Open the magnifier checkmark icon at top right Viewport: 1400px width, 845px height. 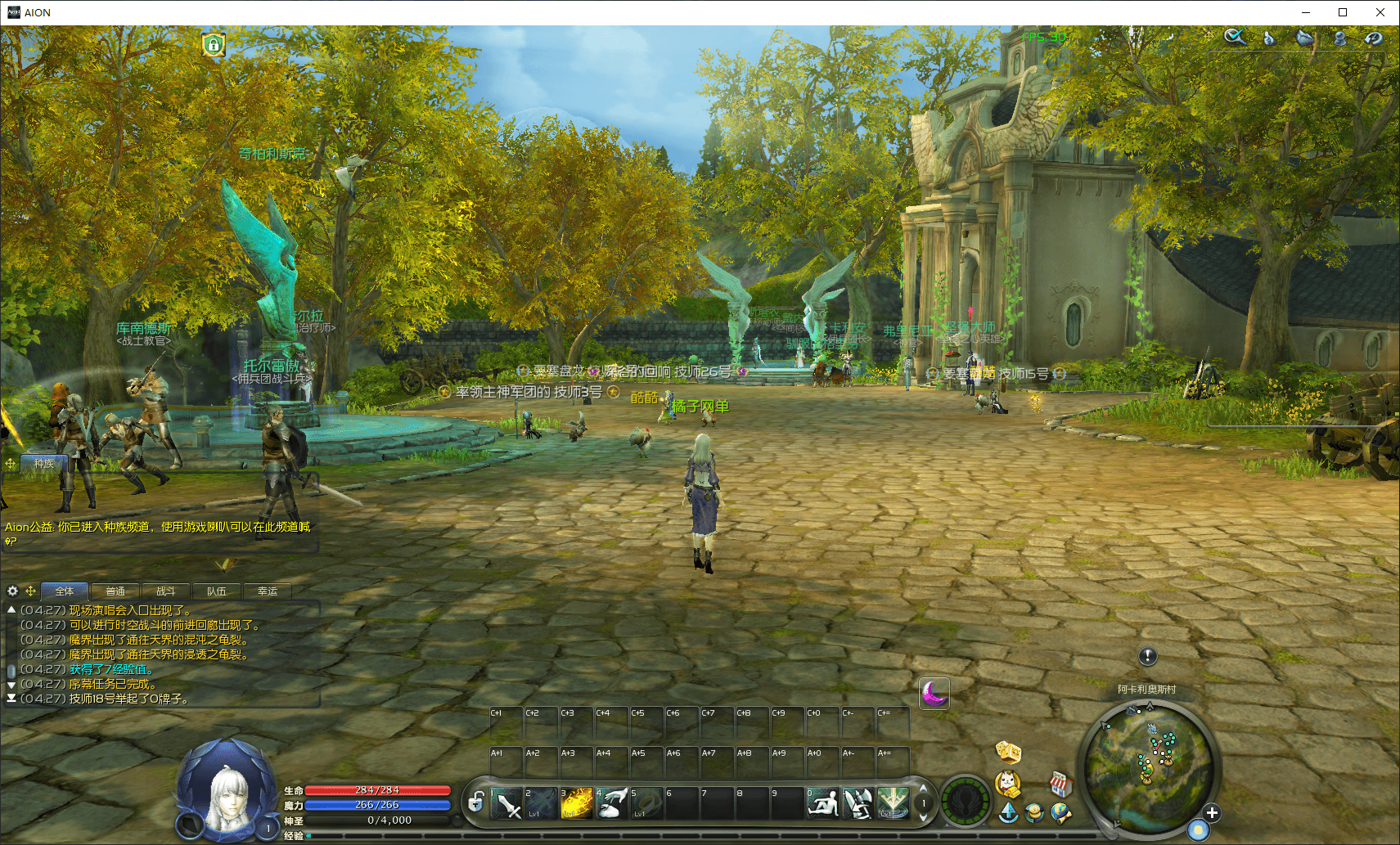(x=1235, y=38)
